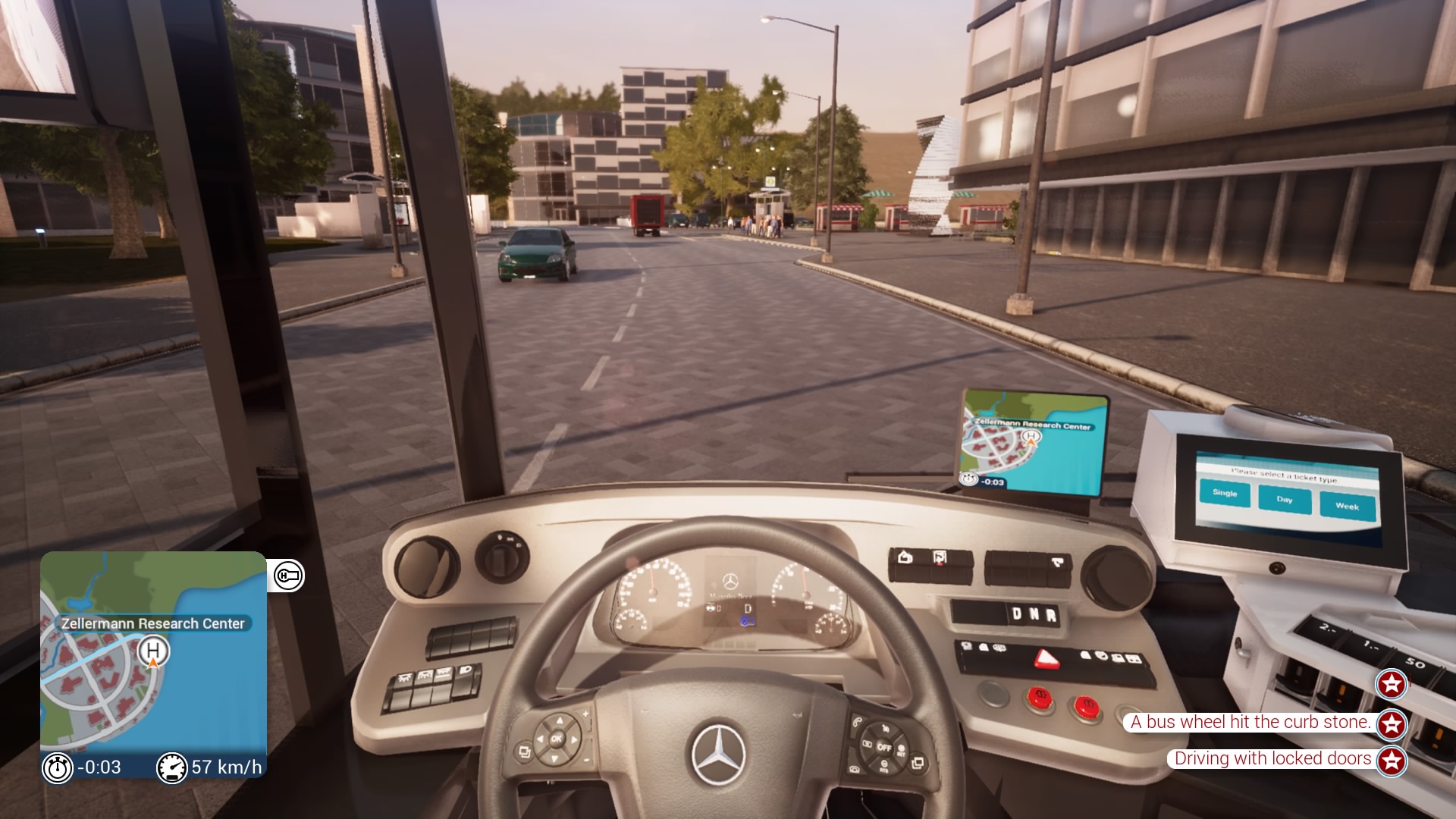The width and height of the screenshot is (1456, 819).
Task: Click the curb stone penalty notification
Action: pyautogui.click(x=1250, y=722)
